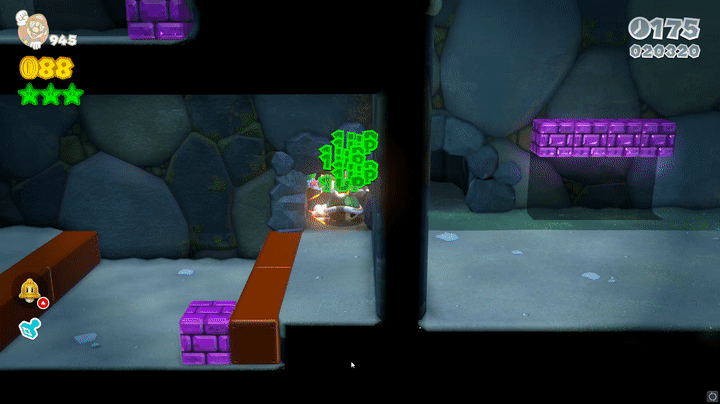Select the blue stamp icon
Viewport: 720px width, 404px height.
[27, 327]
